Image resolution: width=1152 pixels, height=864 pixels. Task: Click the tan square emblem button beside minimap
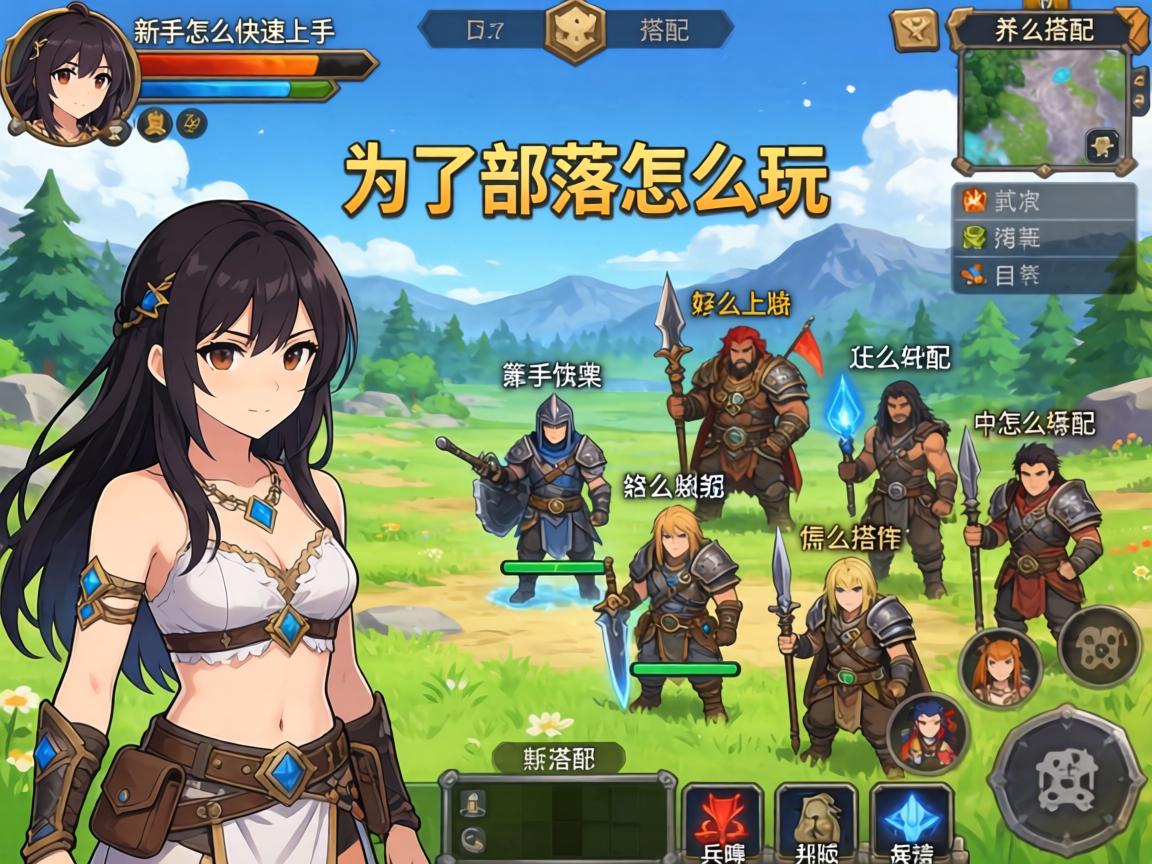[x=915, y=29]
